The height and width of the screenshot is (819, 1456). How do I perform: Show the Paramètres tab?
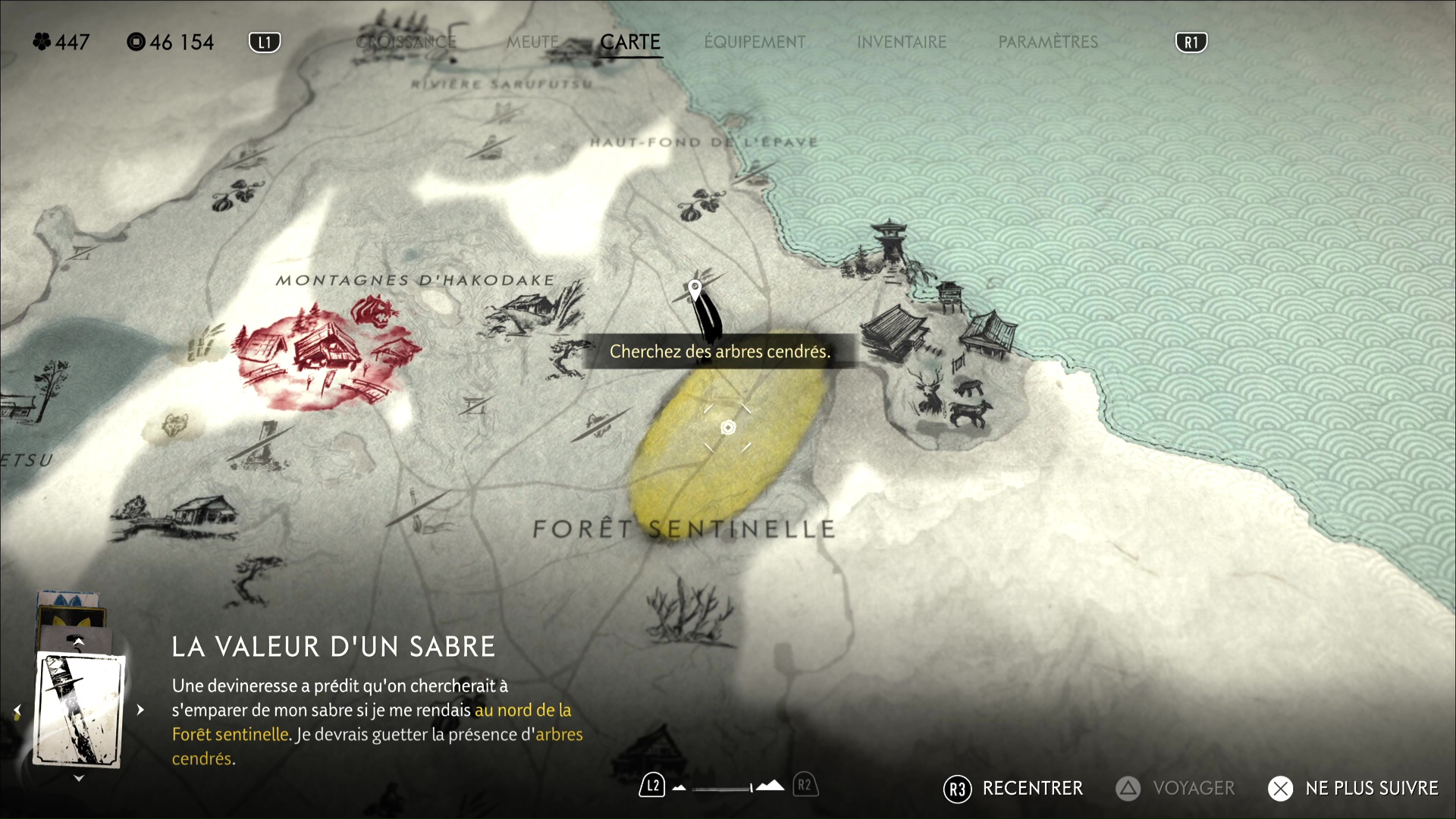[x=1048, y=42]
